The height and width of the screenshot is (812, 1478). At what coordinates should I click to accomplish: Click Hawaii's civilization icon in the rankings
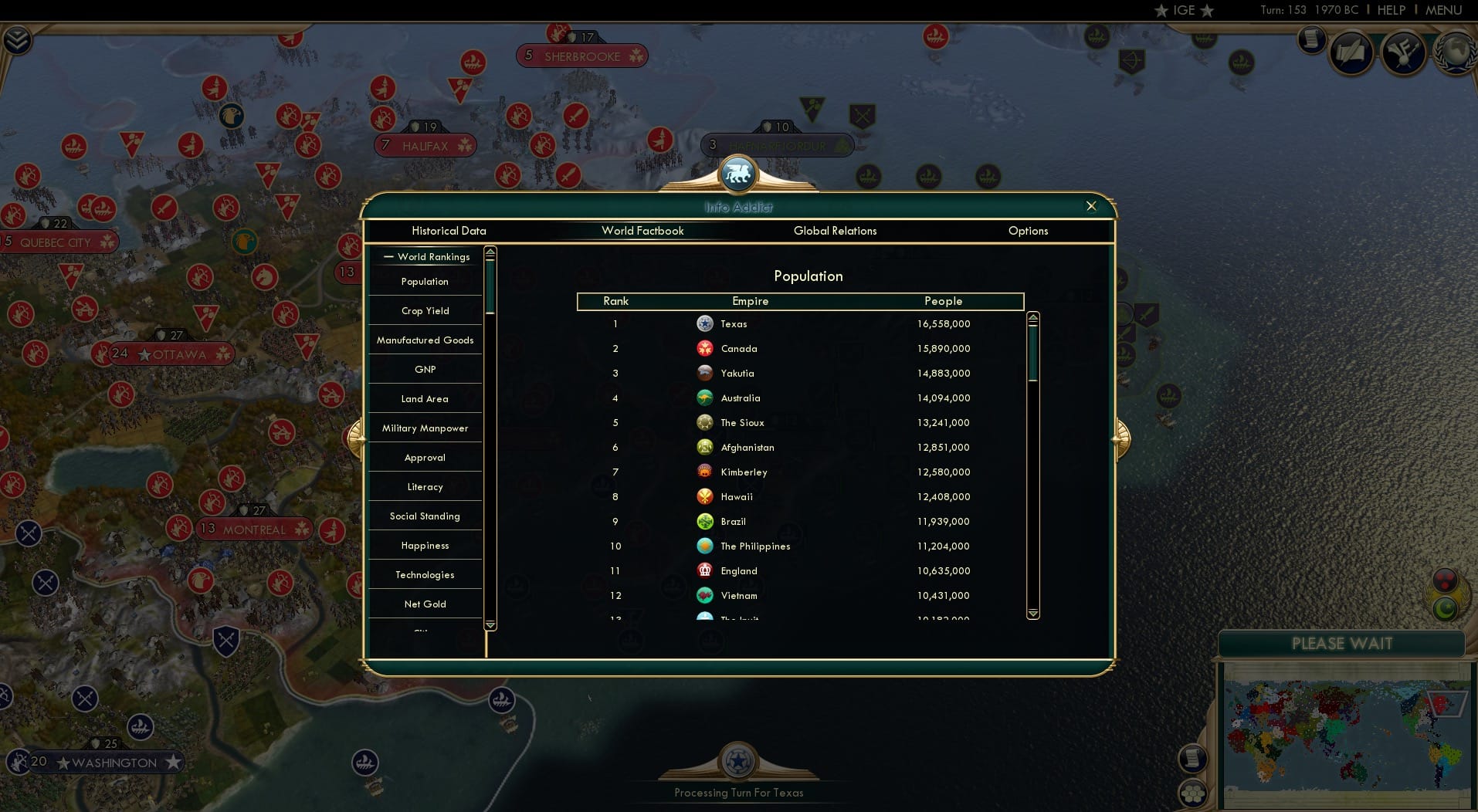click(x=705, y=496)
